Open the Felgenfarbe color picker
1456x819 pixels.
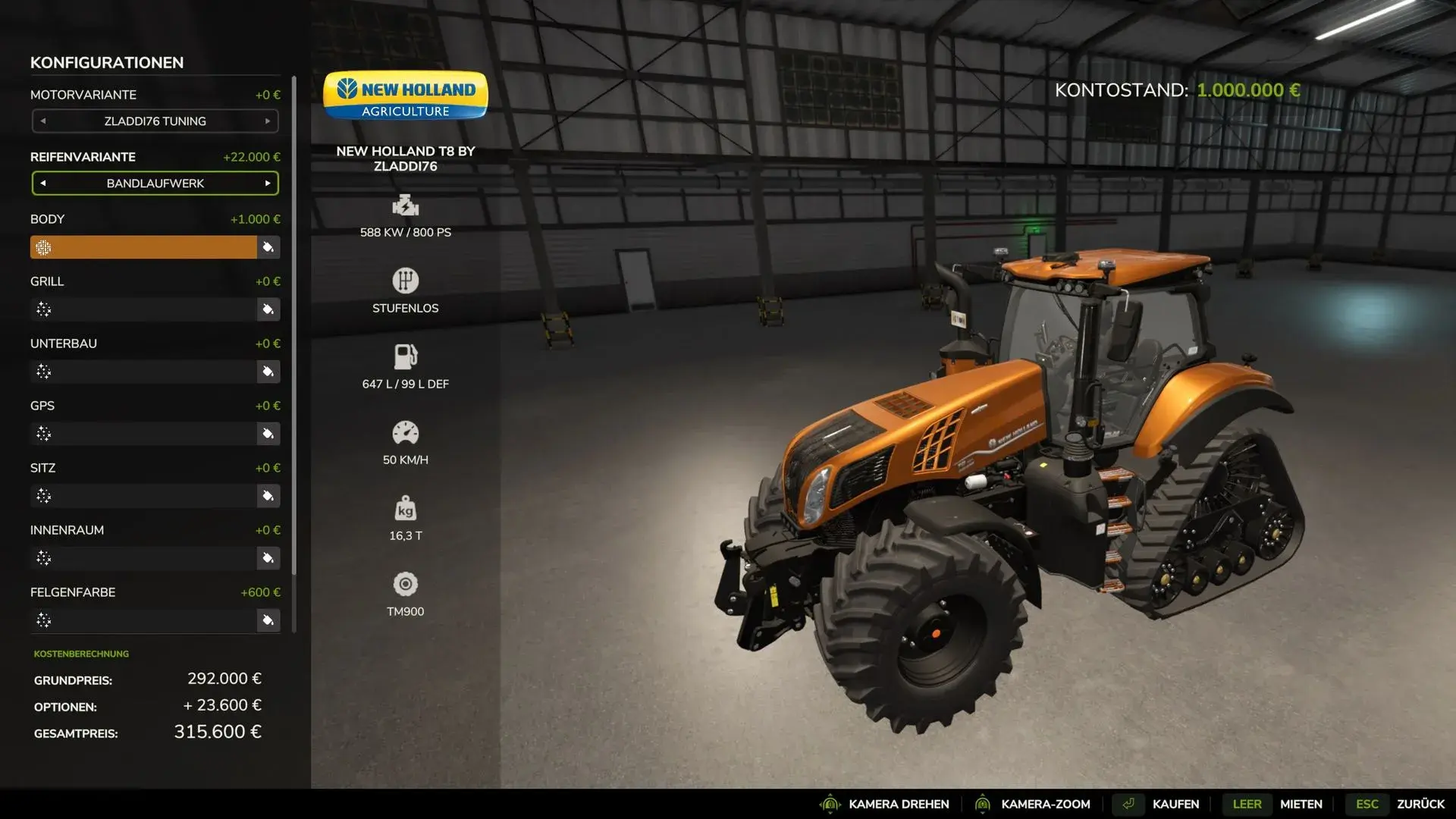click(268, 620)
